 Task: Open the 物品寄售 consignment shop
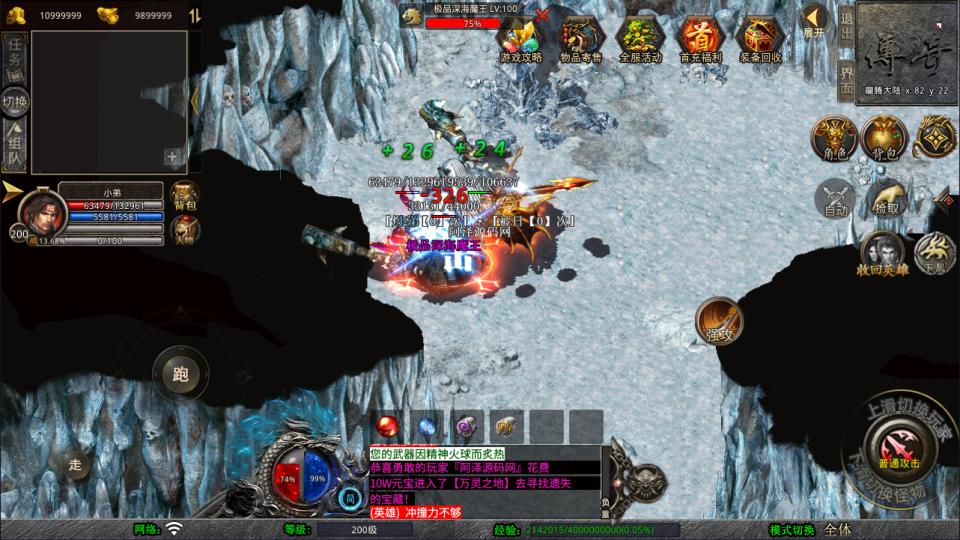click(580, 38)
